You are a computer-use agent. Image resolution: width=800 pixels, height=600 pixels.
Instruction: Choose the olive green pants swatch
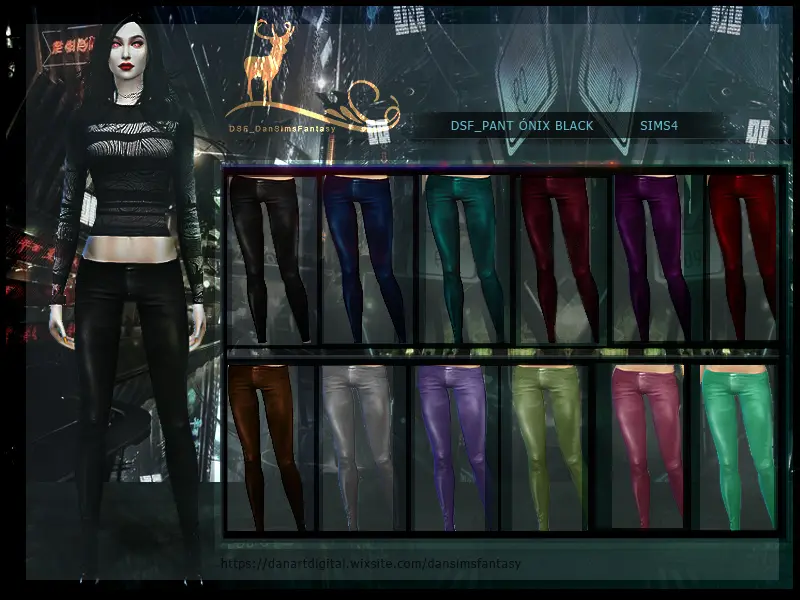pos(549,445)
